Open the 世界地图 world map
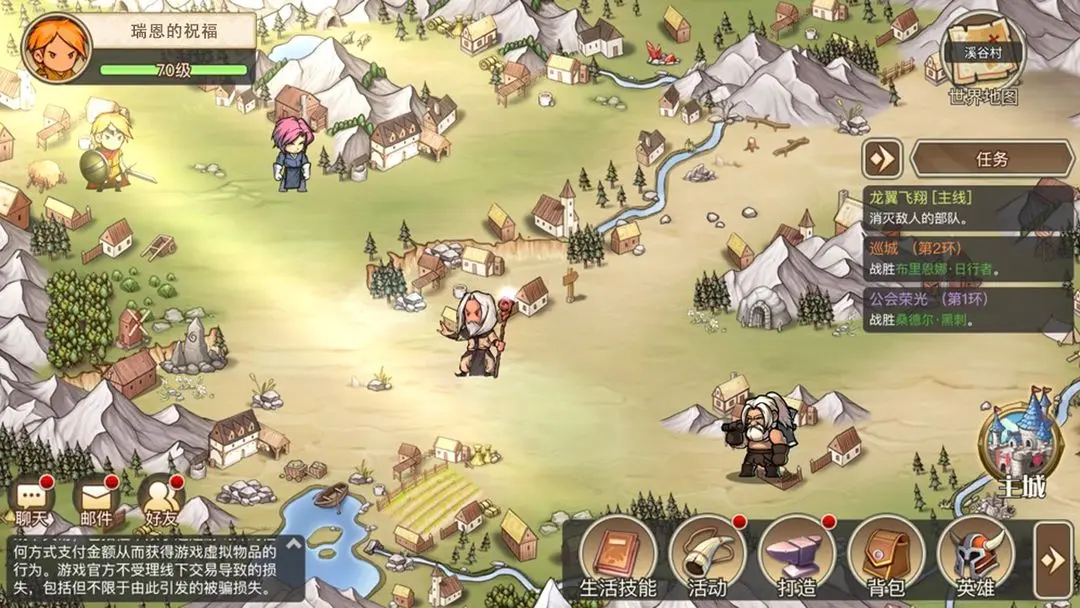Image resolution: width=1080 pixels, height=608 pixels. pos(983,58)
